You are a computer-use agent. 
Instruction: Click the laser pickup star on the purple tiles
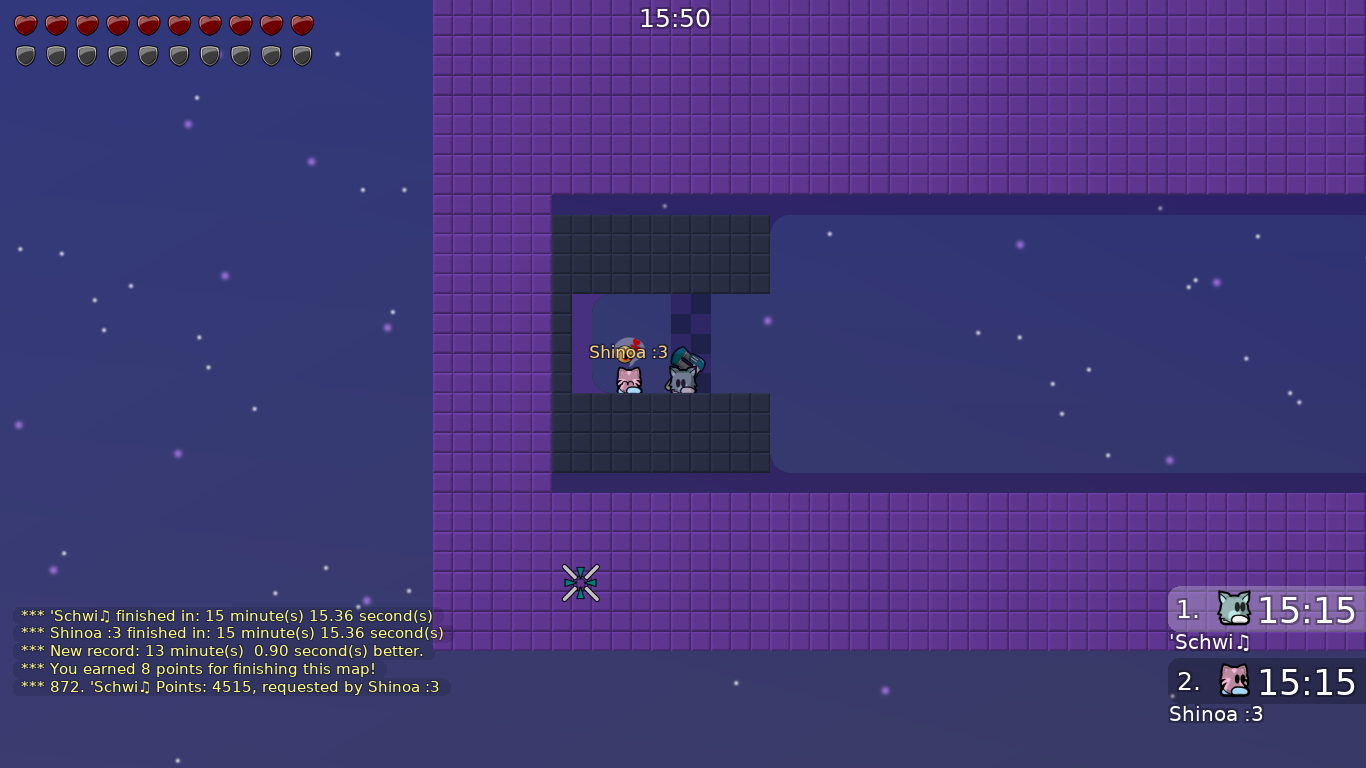581,581
